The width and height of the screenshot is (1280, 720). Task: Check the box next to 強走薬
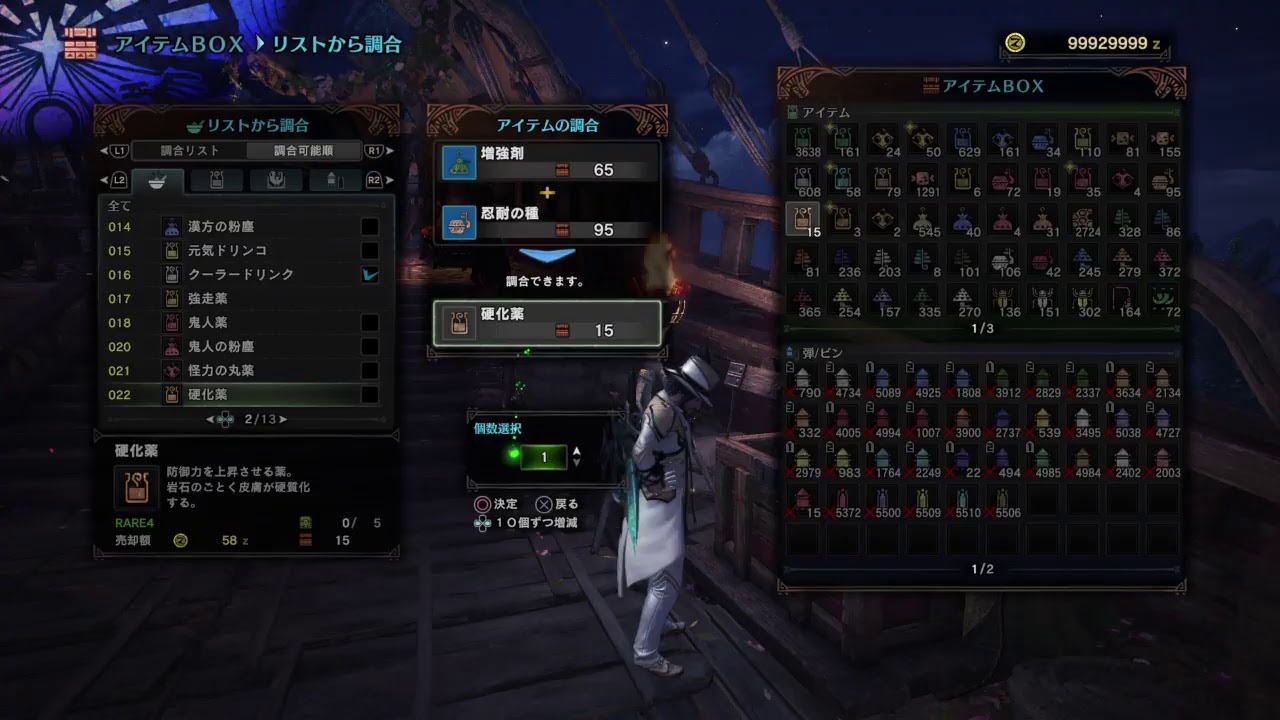[370, 298]
